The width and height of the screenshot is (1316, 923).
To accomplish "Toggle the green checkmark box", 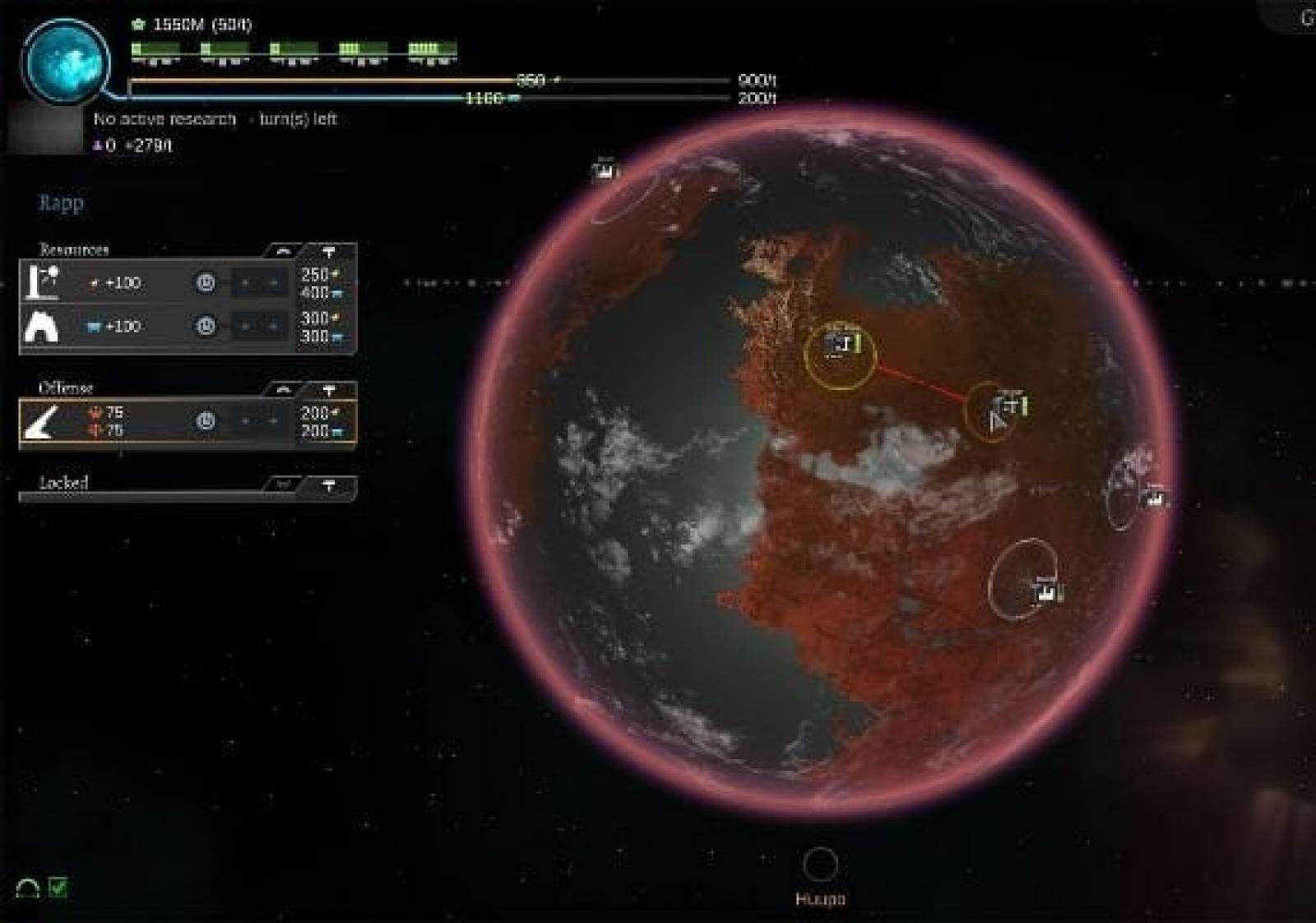I will 58,887.
